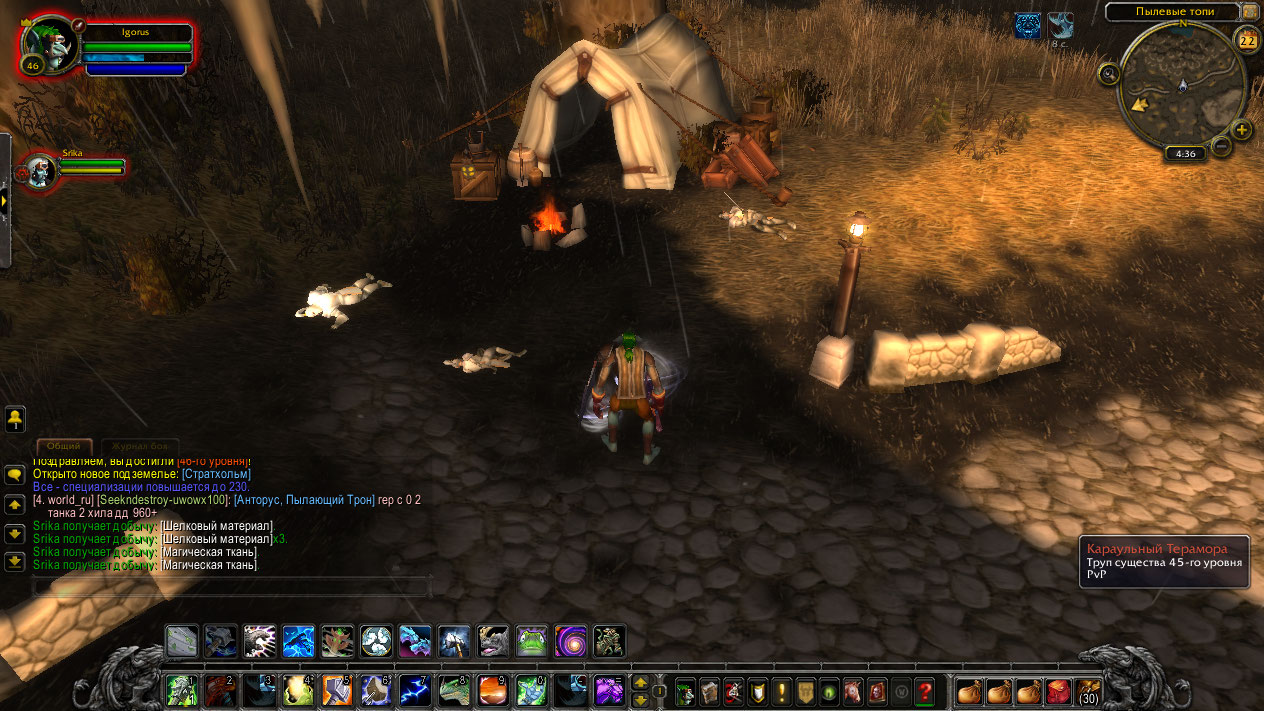Viewport: 1264px width, 711px height.
Task: Open the horse mounts collection button
Action: 853,690
